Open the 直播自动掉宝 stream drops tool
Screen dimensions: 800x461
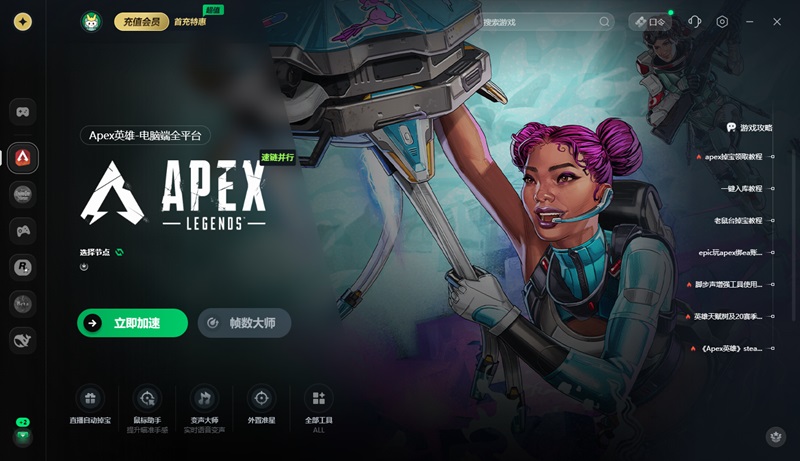[x=90, y=405]
